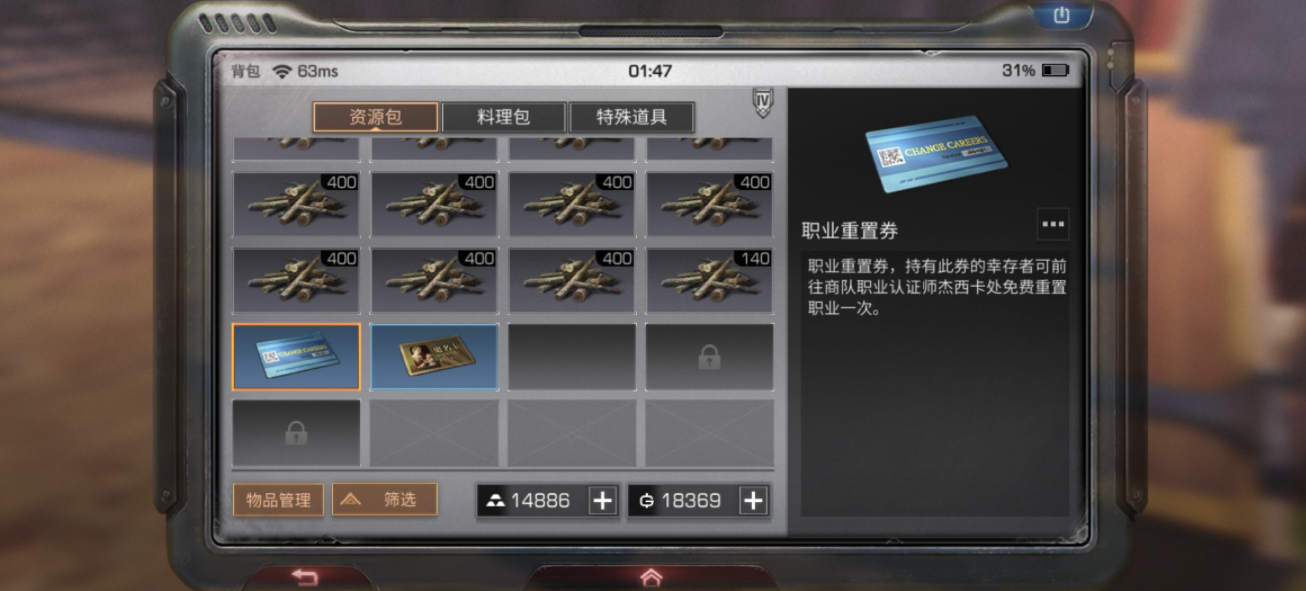
Task: Open the three-dot item options menu
Action: pyautogui.click(x=1053, y=224)
